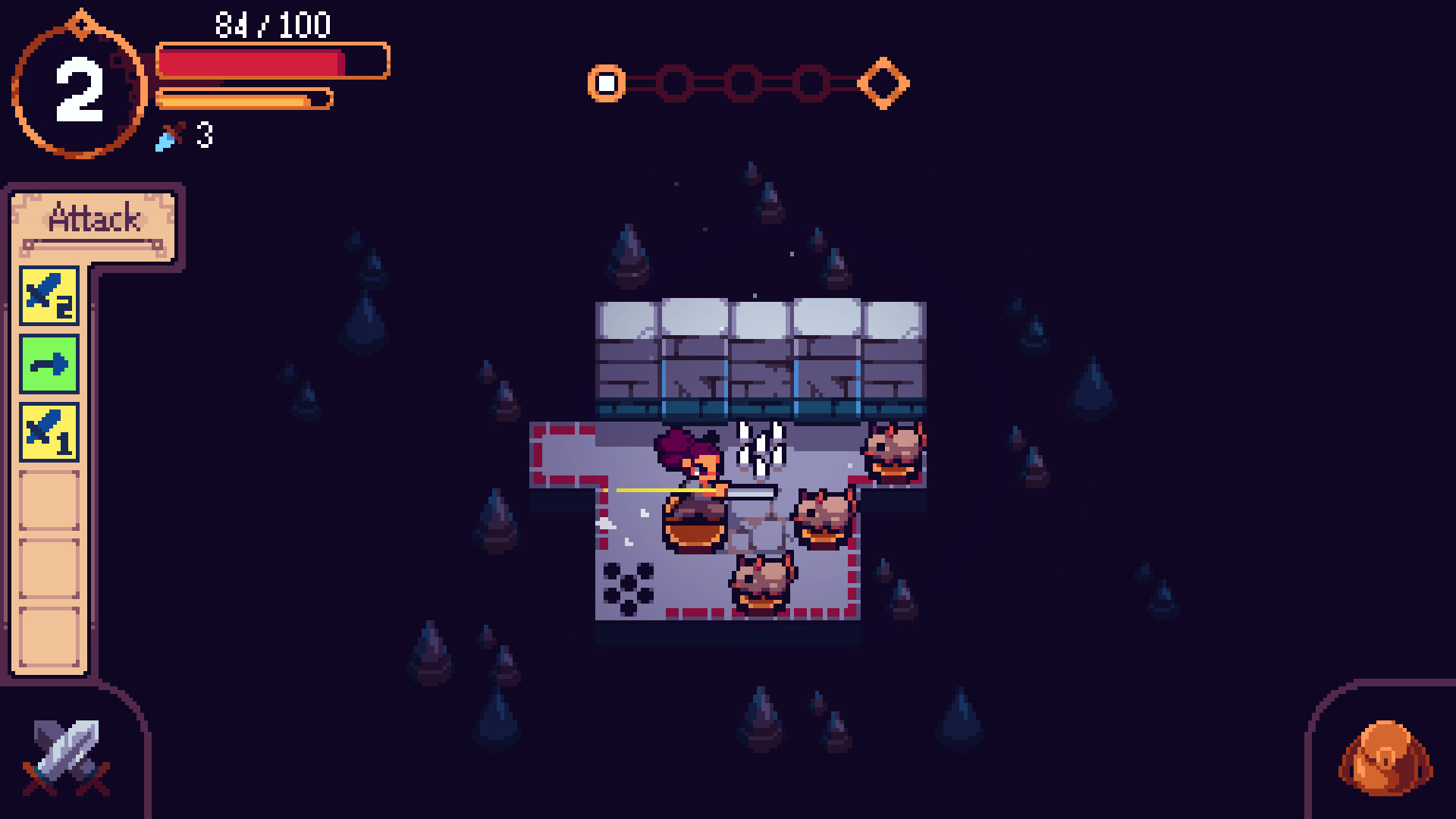Open the crossed swords menu in bottom left
Viewport: 1456px width, 819px height.
64,755
